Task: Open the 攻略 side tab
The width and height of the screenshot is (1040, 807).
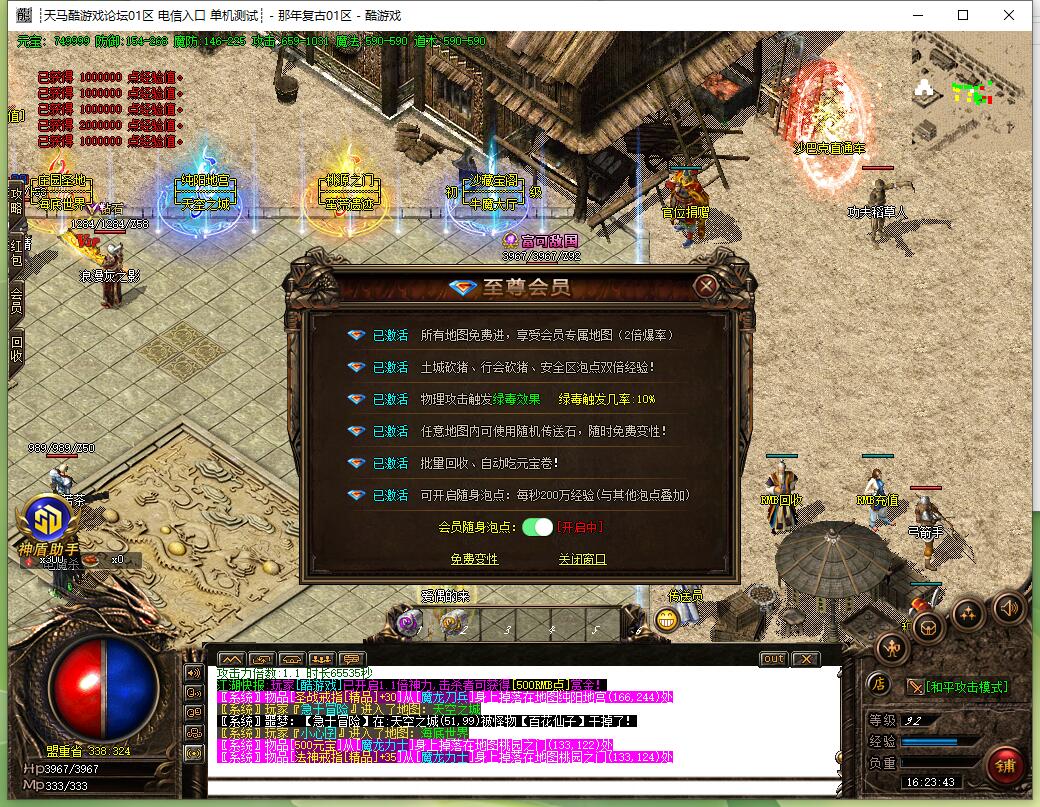Action: tap(16, 200)
